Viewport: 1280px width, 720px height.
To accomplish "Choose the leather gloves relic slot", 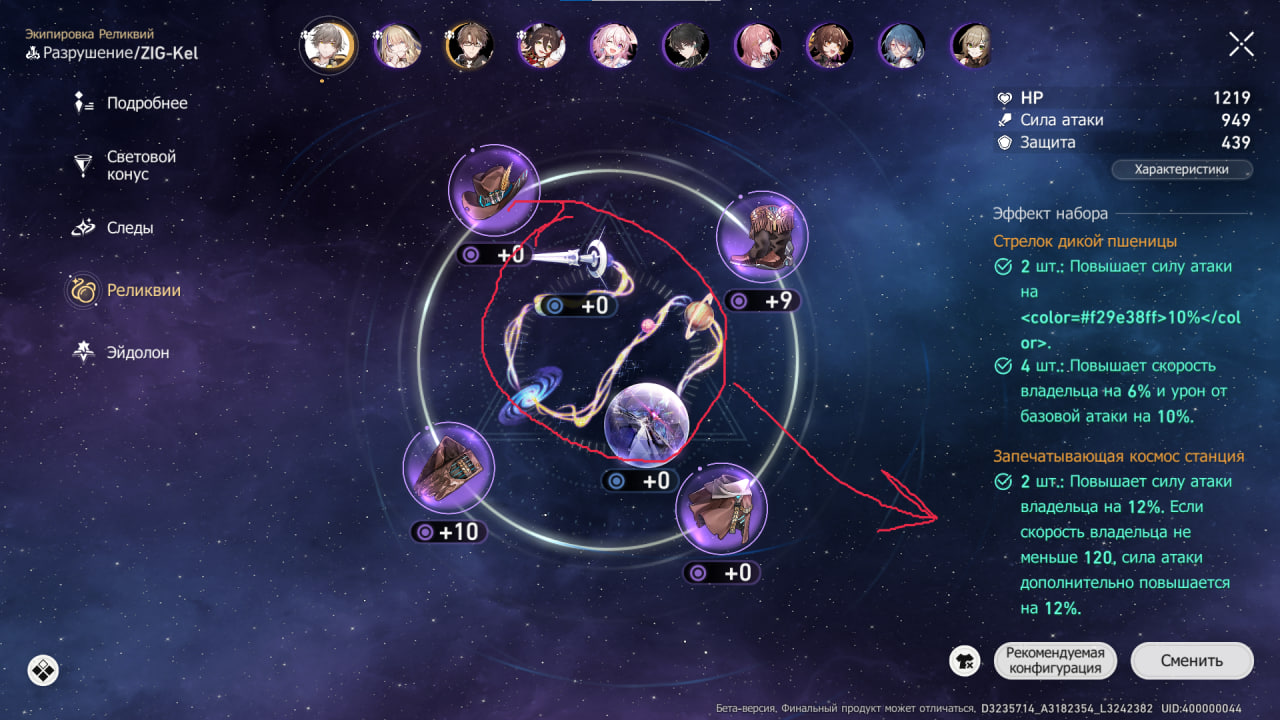I will point(449,468).
